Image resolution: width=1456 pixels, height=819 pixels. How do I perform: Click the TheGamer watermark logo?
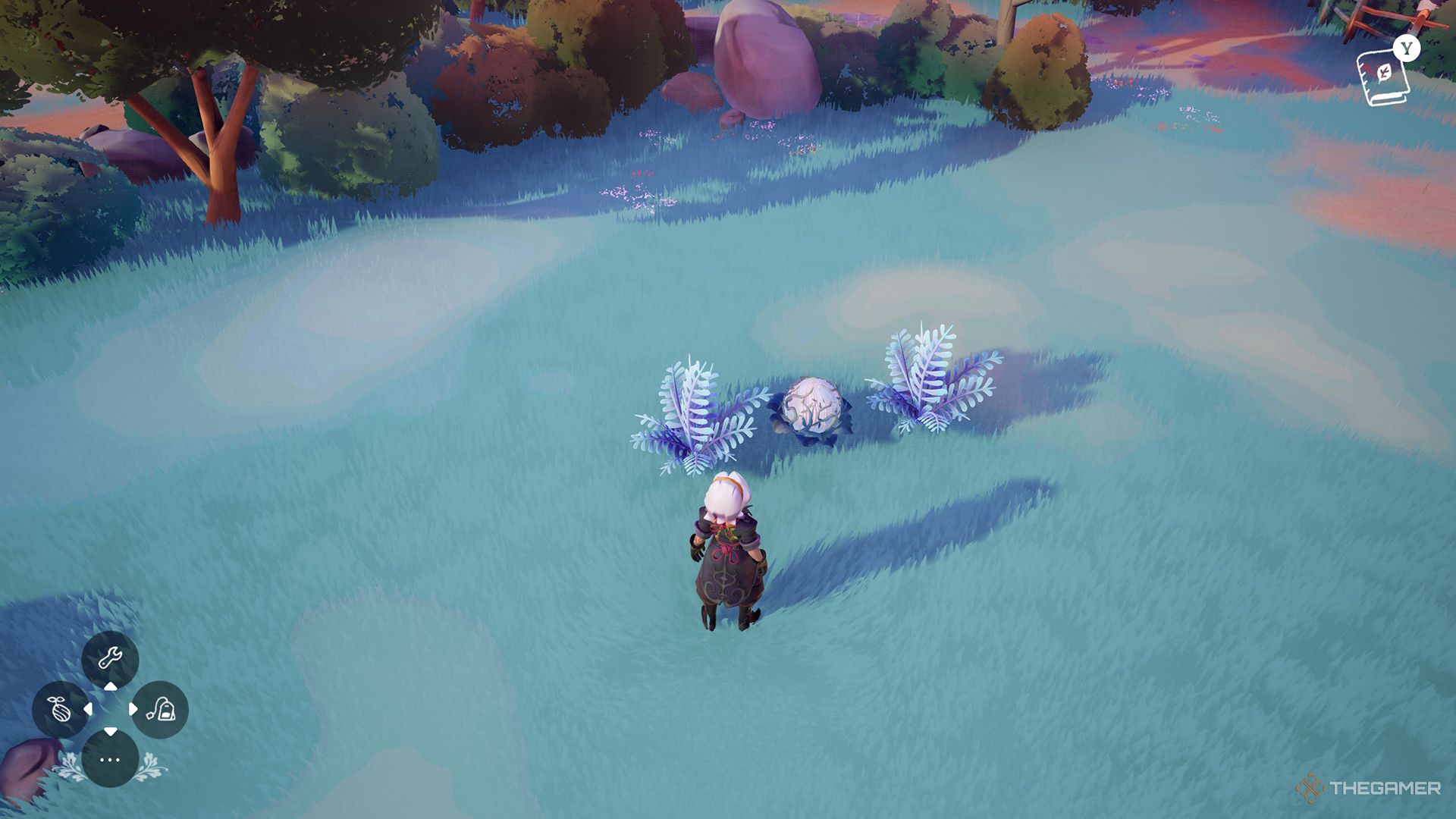click(1369, 789)
